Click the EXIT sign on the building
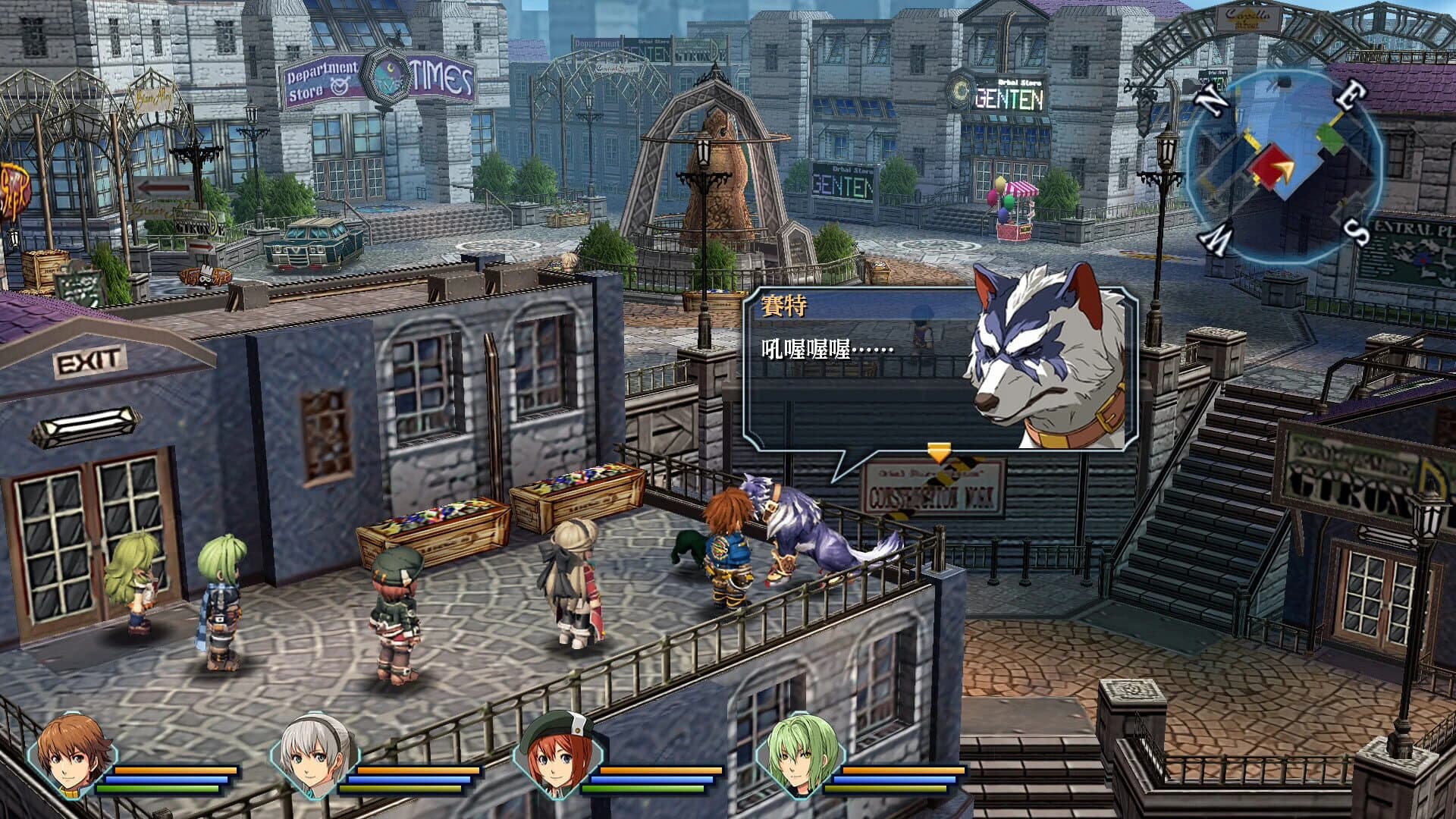Screen dimensions: 1456x819 (90, 362)
